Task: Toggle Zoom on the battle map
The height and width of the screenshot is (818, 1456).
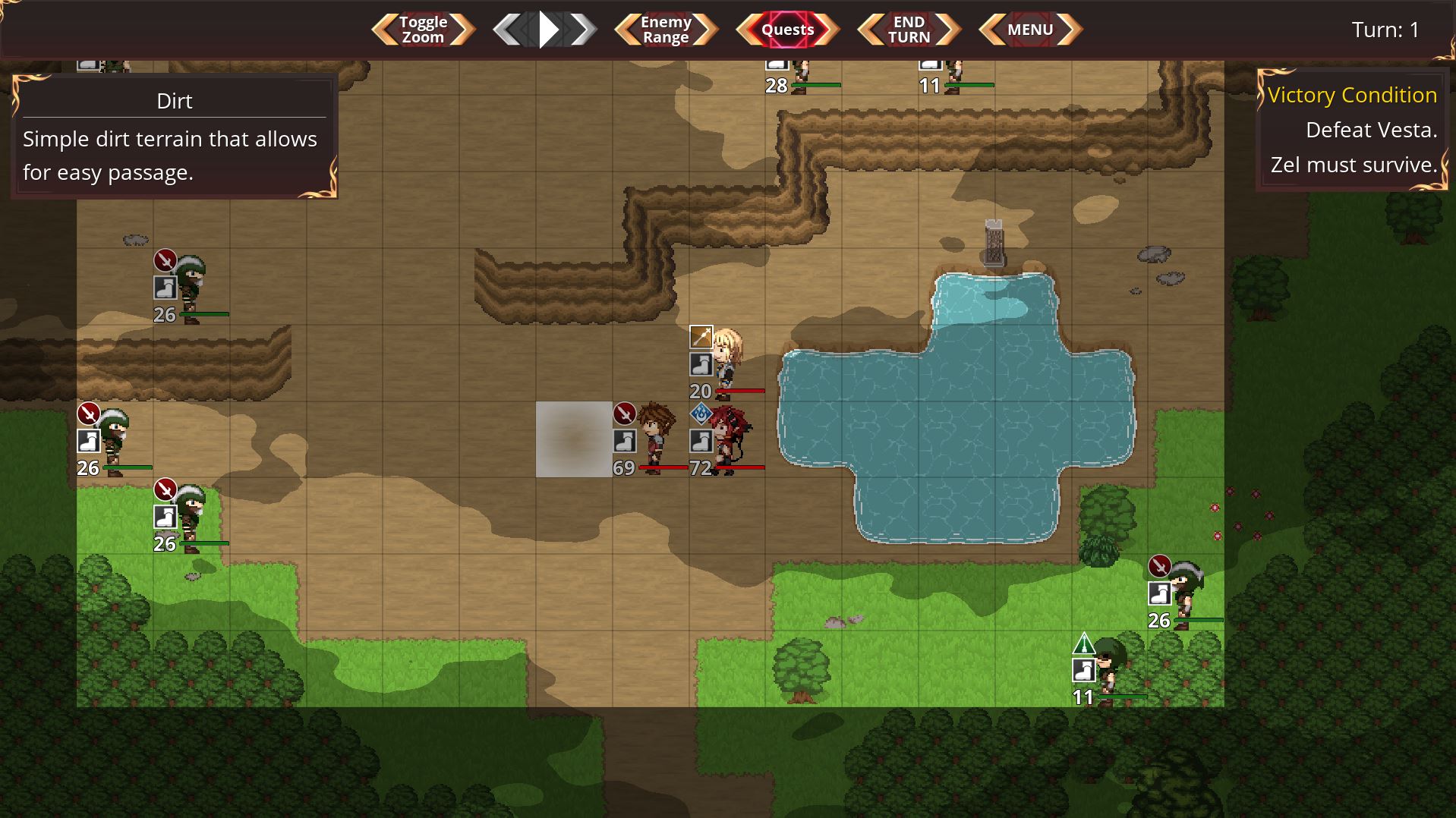Action: [x=423, y=30]
